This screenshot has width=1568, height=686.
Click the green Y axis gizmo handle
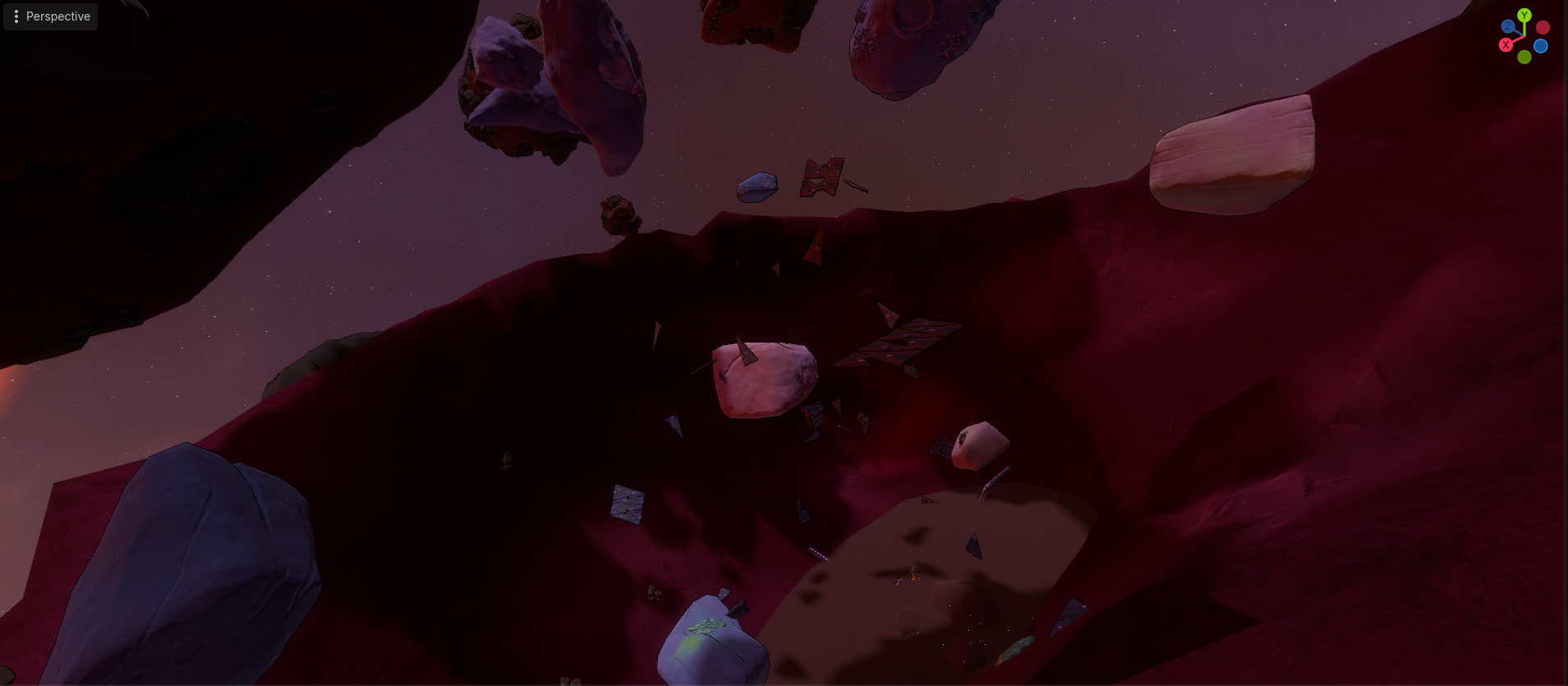(x=1524, y=15)
